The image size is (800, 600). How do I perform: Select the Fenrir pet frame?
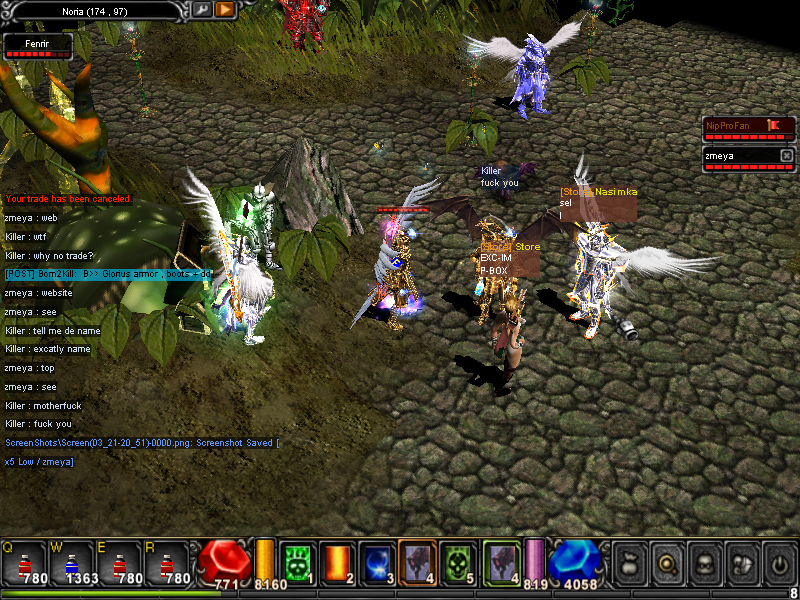[x=38, y=46]
